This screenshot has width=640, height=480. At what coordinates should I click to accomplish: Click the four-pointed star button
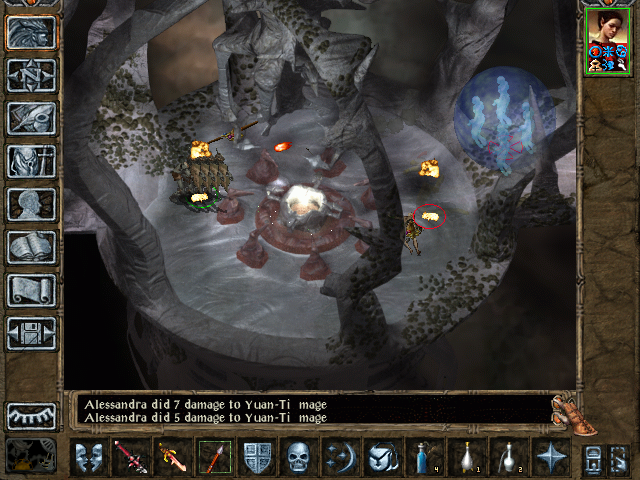coord(549,458)
